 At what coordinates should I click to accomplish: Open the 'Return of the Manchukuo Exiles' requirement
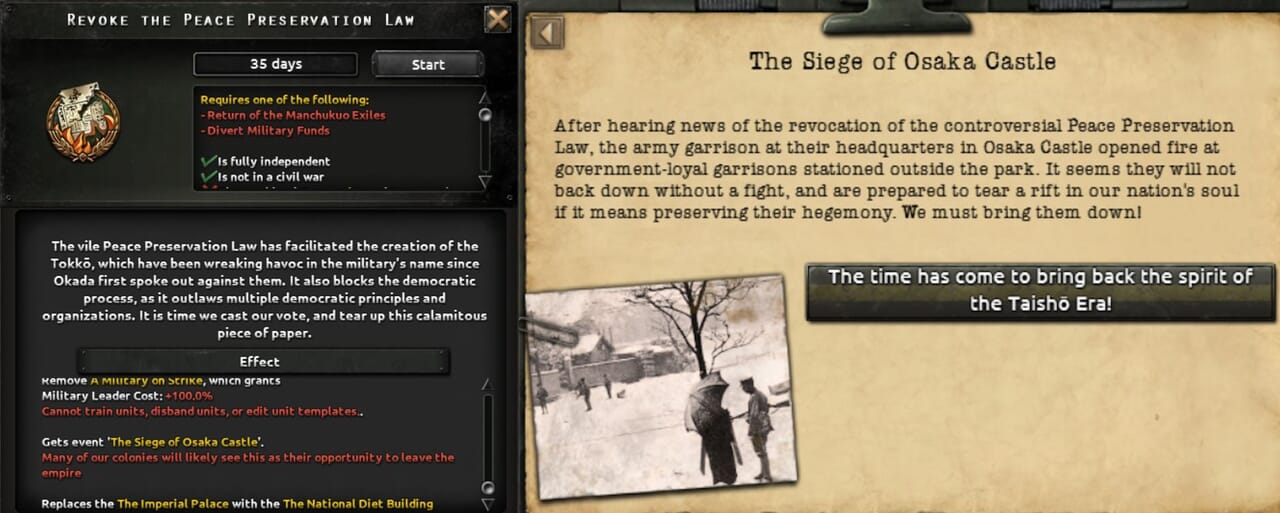coord(295,115)
